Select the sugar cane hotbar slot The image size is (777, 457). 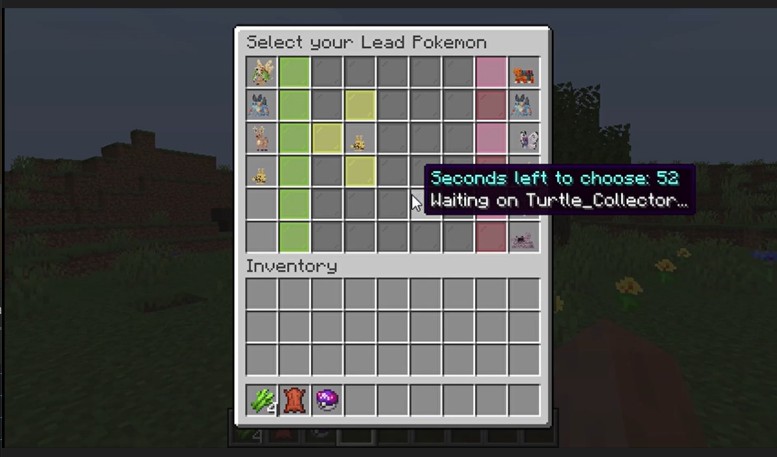262,401
